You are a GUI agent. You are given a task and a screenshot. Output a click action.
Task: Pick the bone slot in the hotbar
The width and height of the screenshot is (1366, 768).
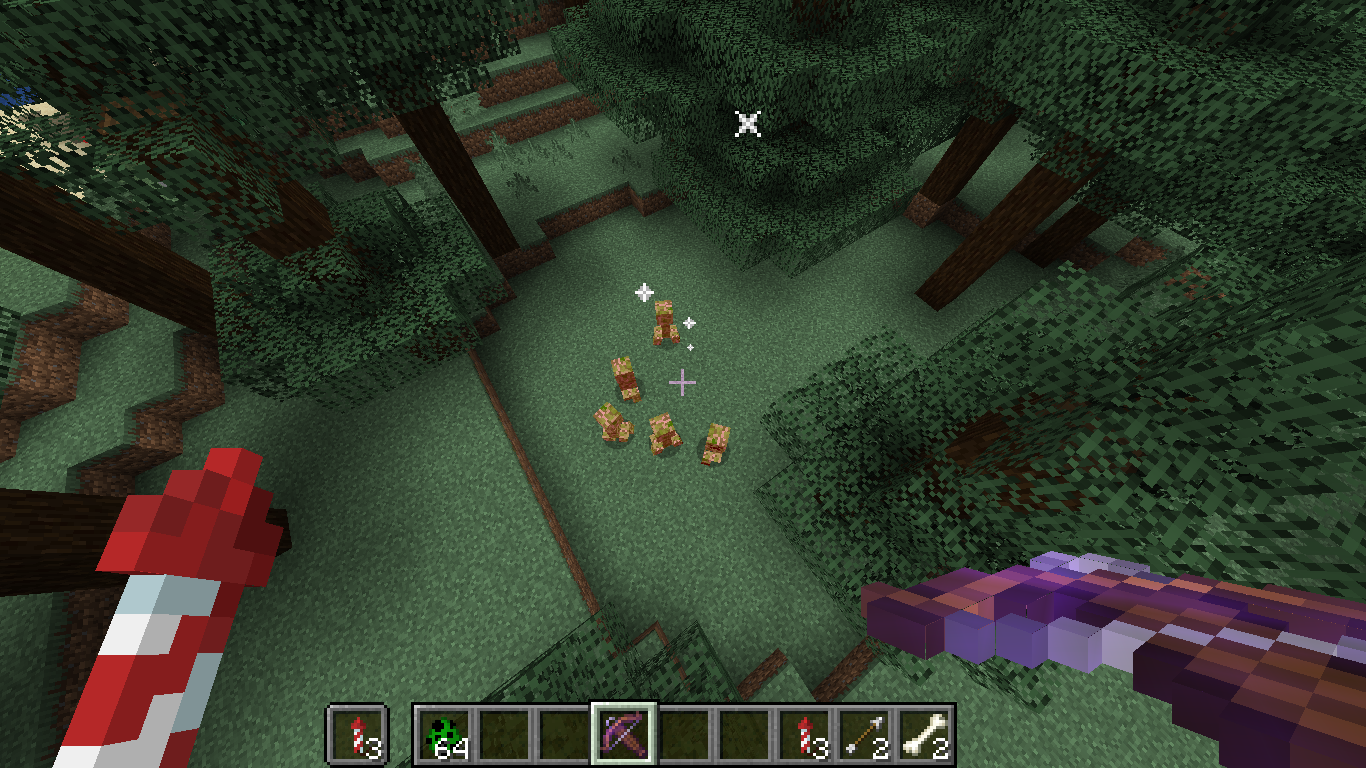(x=924, y=735)
